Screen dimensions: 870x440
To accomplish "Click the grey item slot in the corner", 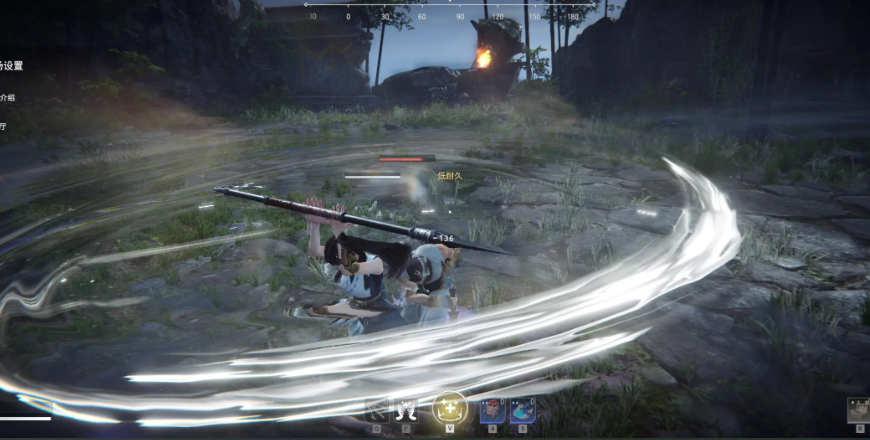I will [858, 410].
